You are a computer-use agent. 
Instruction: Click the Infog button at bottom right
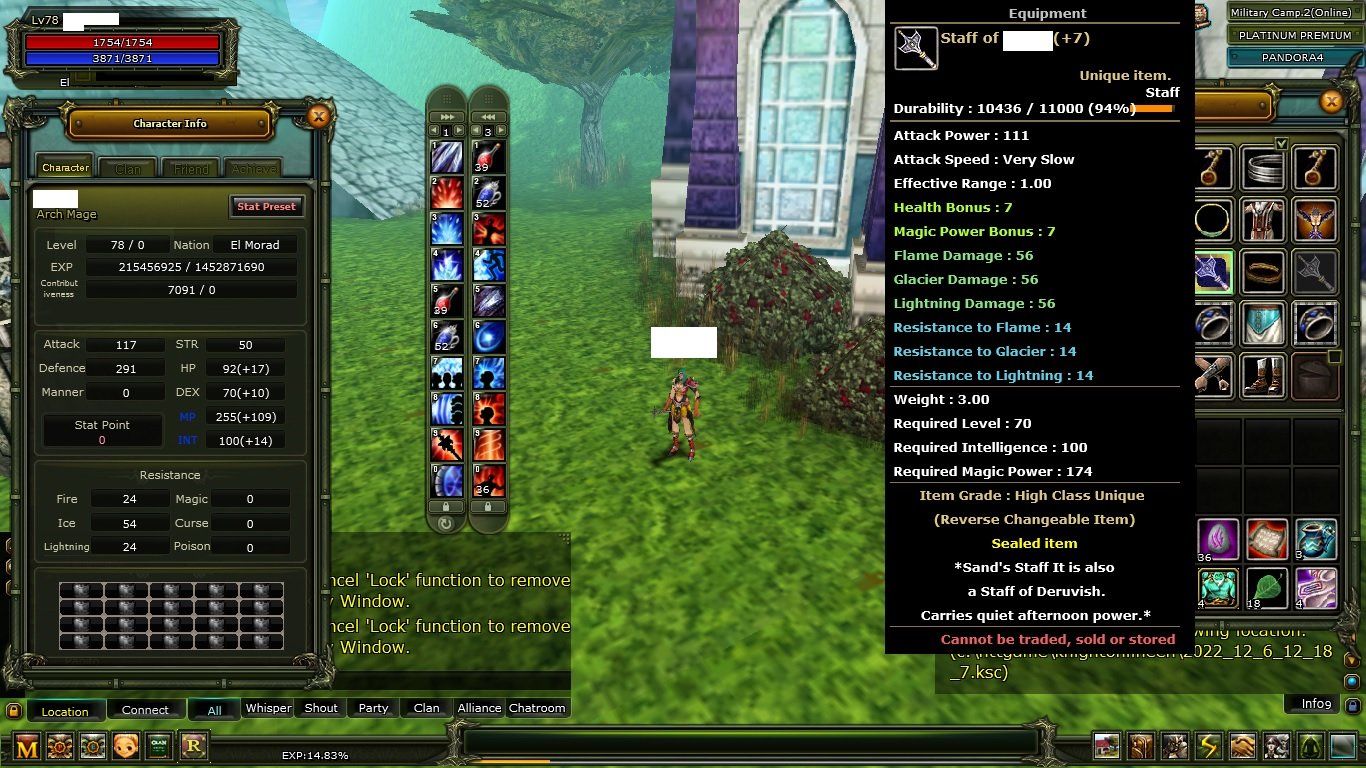coord(1319,704)
